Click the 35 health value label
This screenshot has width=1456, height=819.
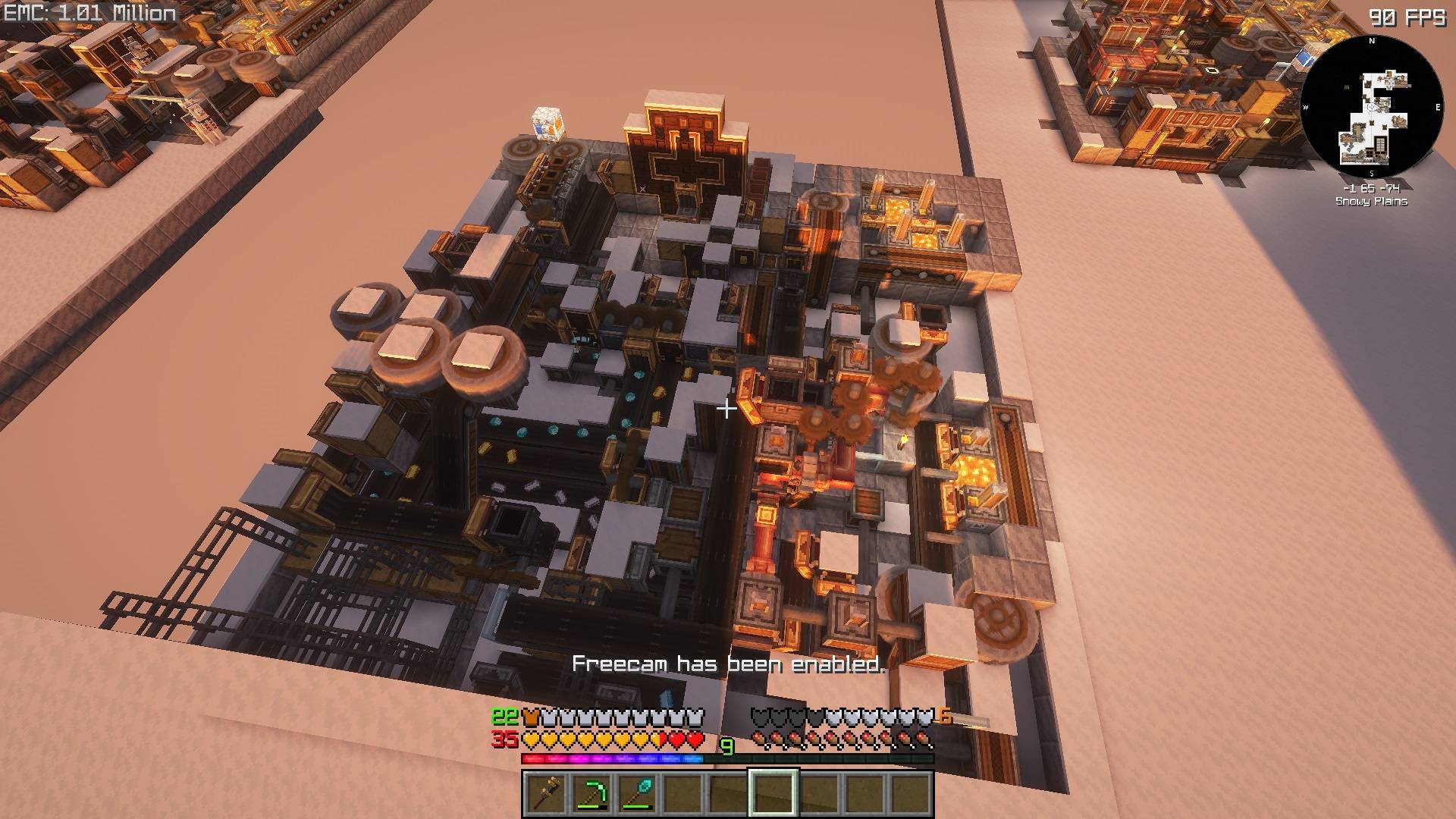pyautogui.click(x=504, y=737)
